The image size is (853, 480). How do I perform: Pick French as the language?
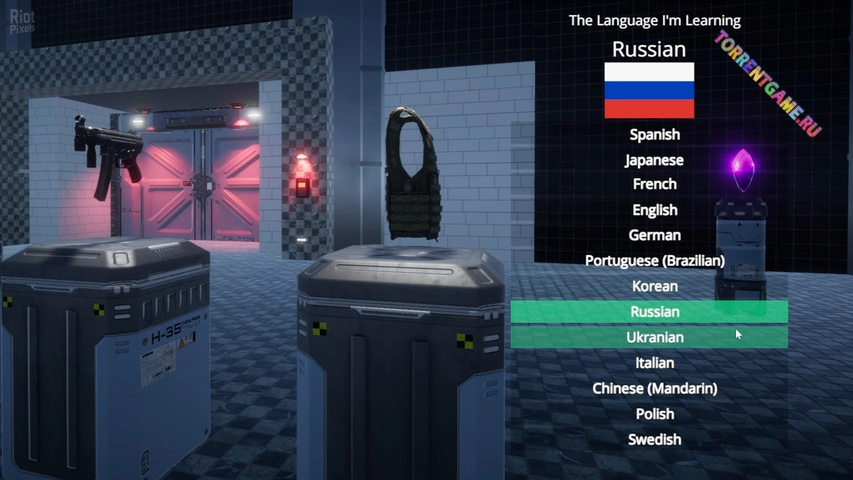click(654, 184)
